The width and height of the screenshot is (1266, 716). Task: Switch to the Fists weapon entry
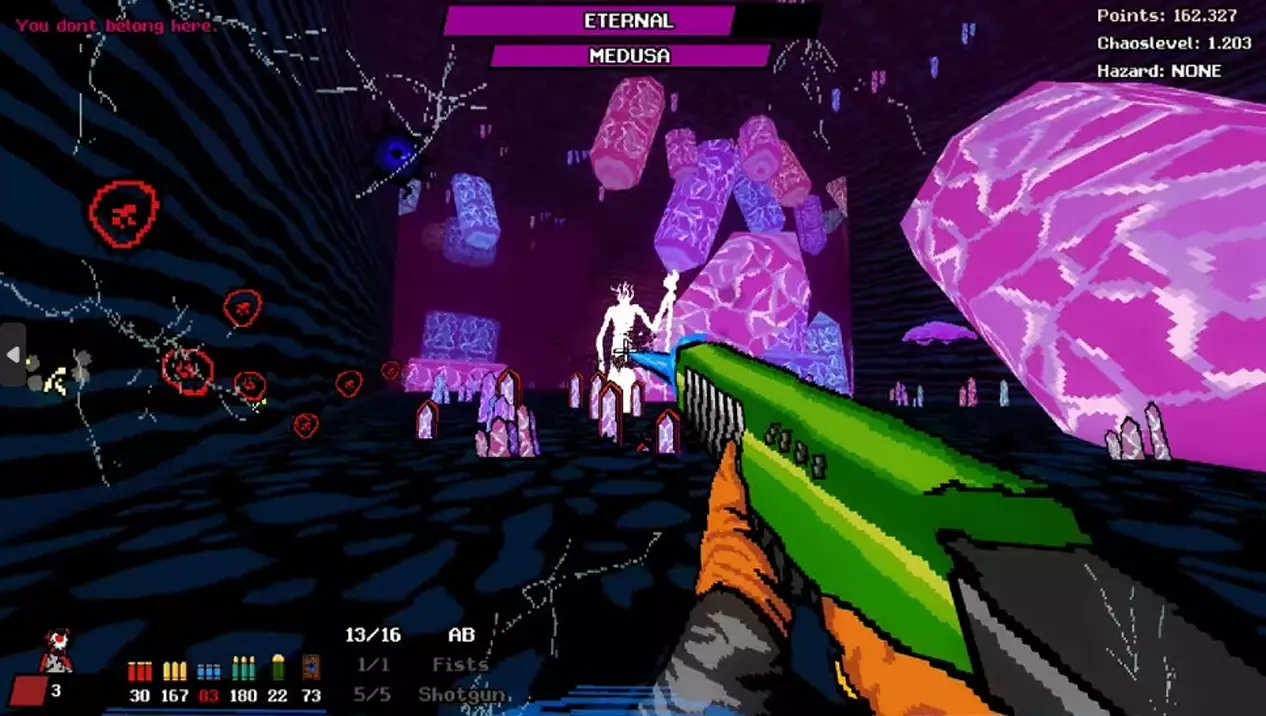coord(460,664)
